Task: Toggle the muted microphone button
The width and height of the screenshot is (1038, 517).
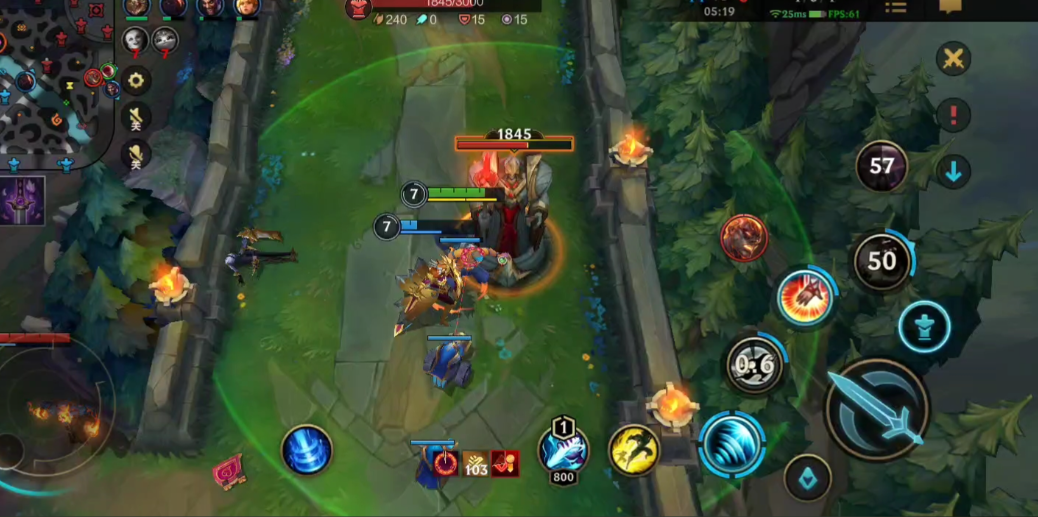Action: click(136, 153)
